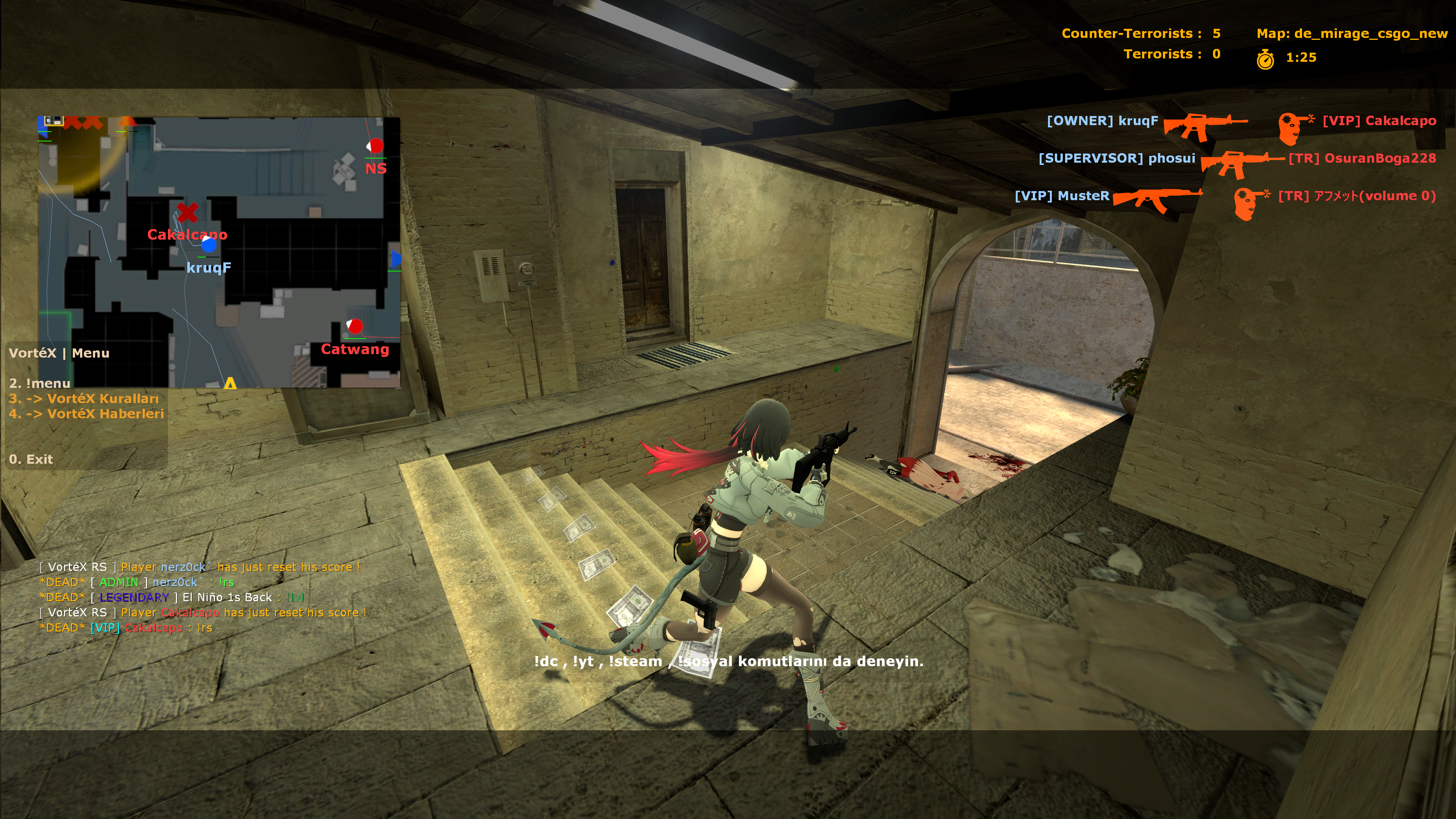Click the red X death marker on minimap
Screen dimensions: 1456x819
point(187,212)
